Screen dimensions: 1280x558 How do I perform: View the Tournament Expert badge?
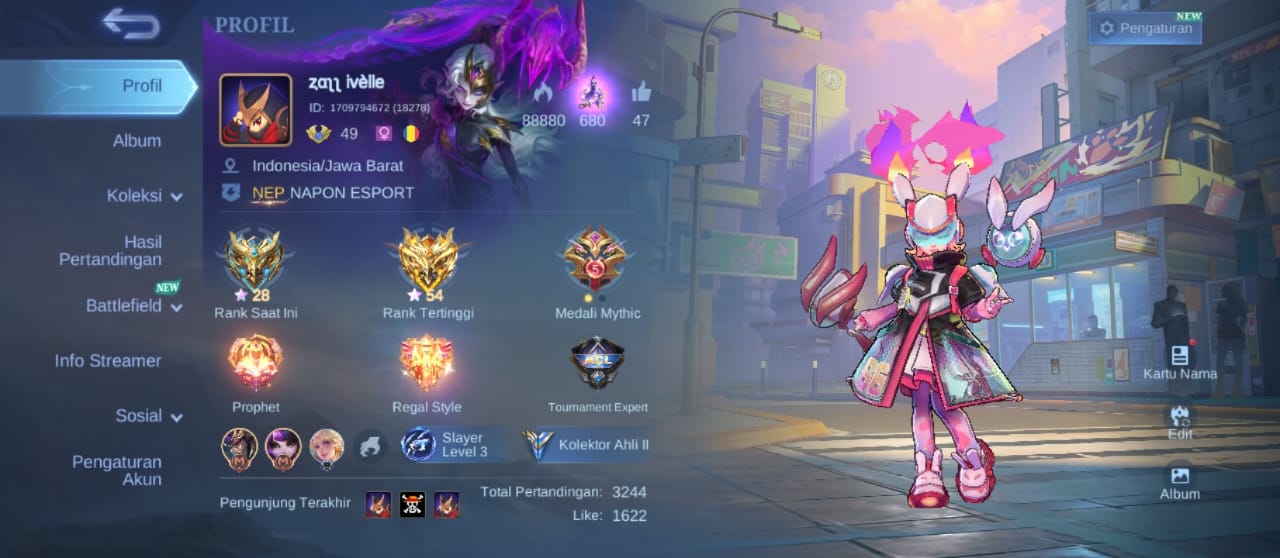pyautogui.click(x=597, y=363)
